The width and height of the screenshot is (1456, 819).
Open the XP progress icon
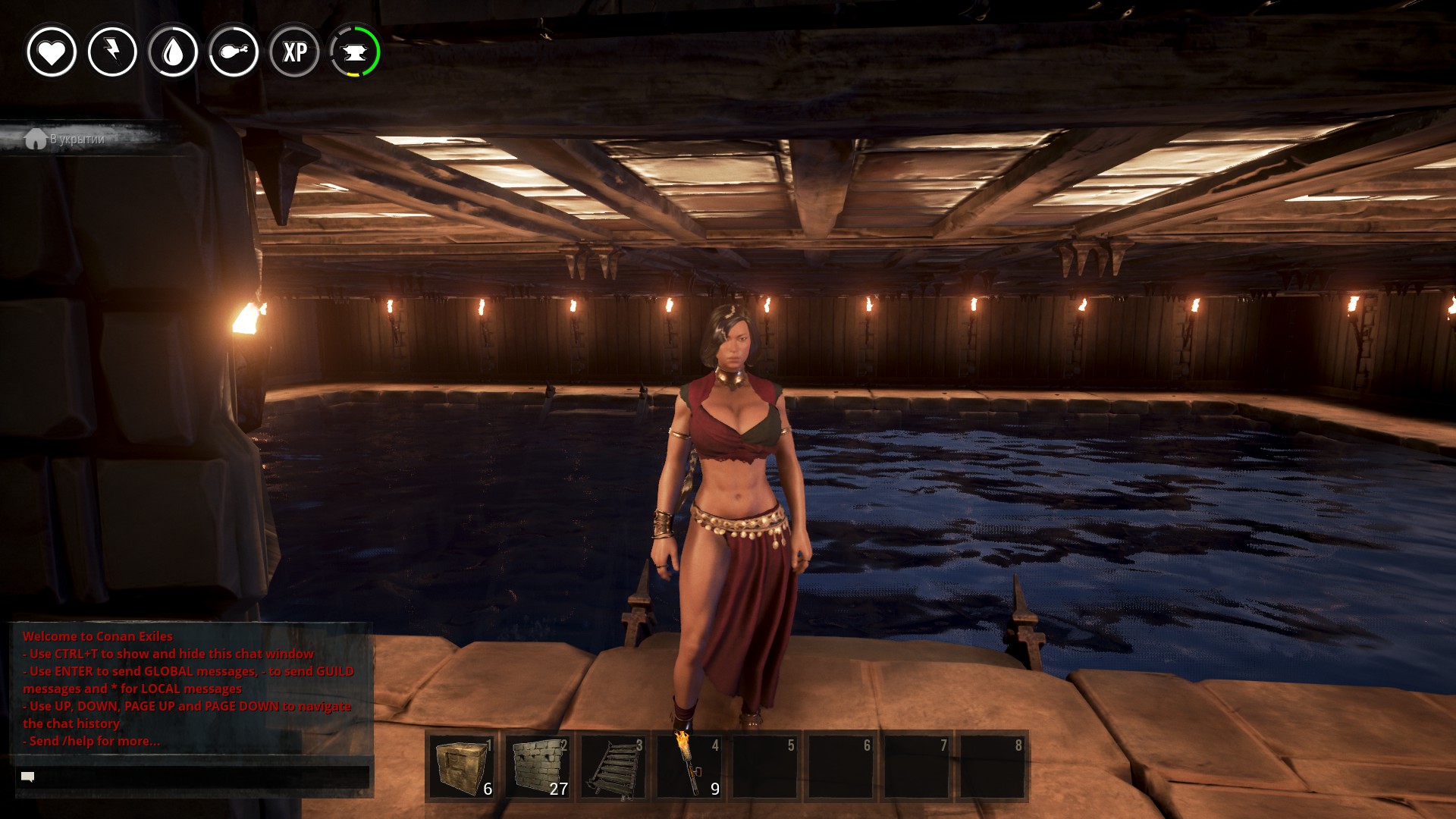coord(294,52)
